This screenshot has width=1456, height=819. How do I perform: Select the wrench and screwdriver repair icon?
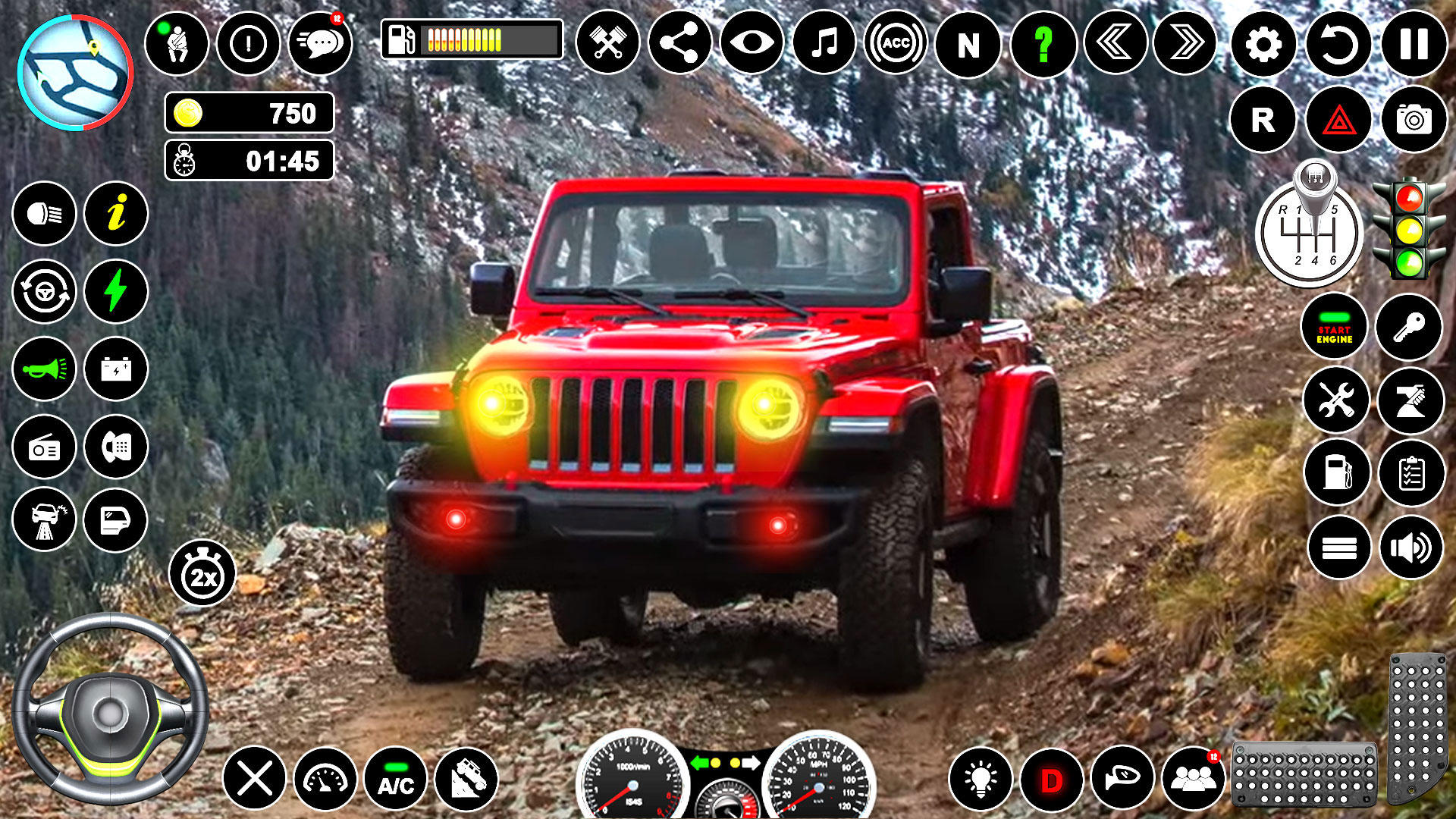click(x=1337, y=400)
